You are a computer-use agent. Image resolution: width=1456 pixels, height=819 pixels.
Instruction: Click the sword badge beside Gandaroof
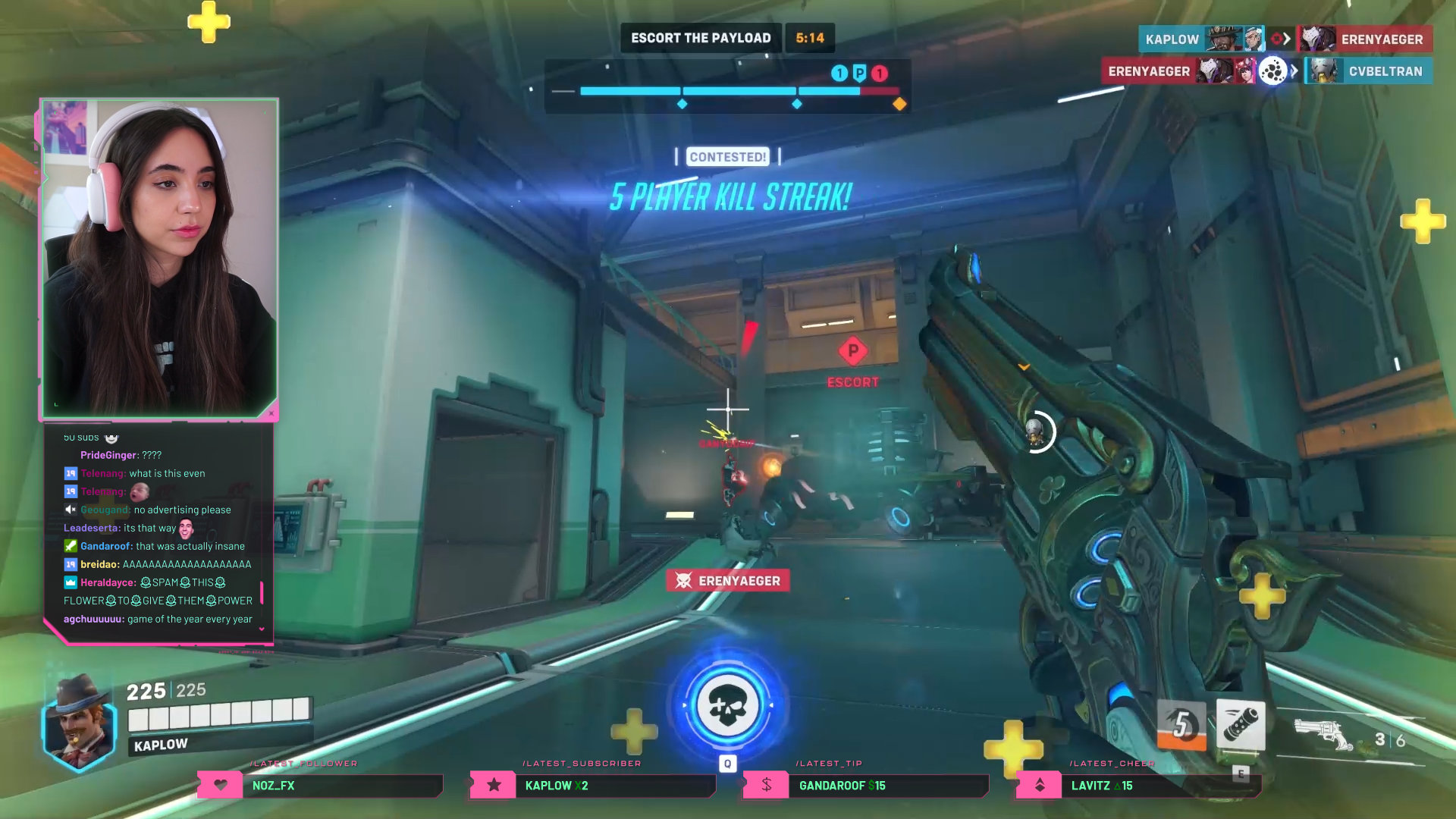[71, 546]
